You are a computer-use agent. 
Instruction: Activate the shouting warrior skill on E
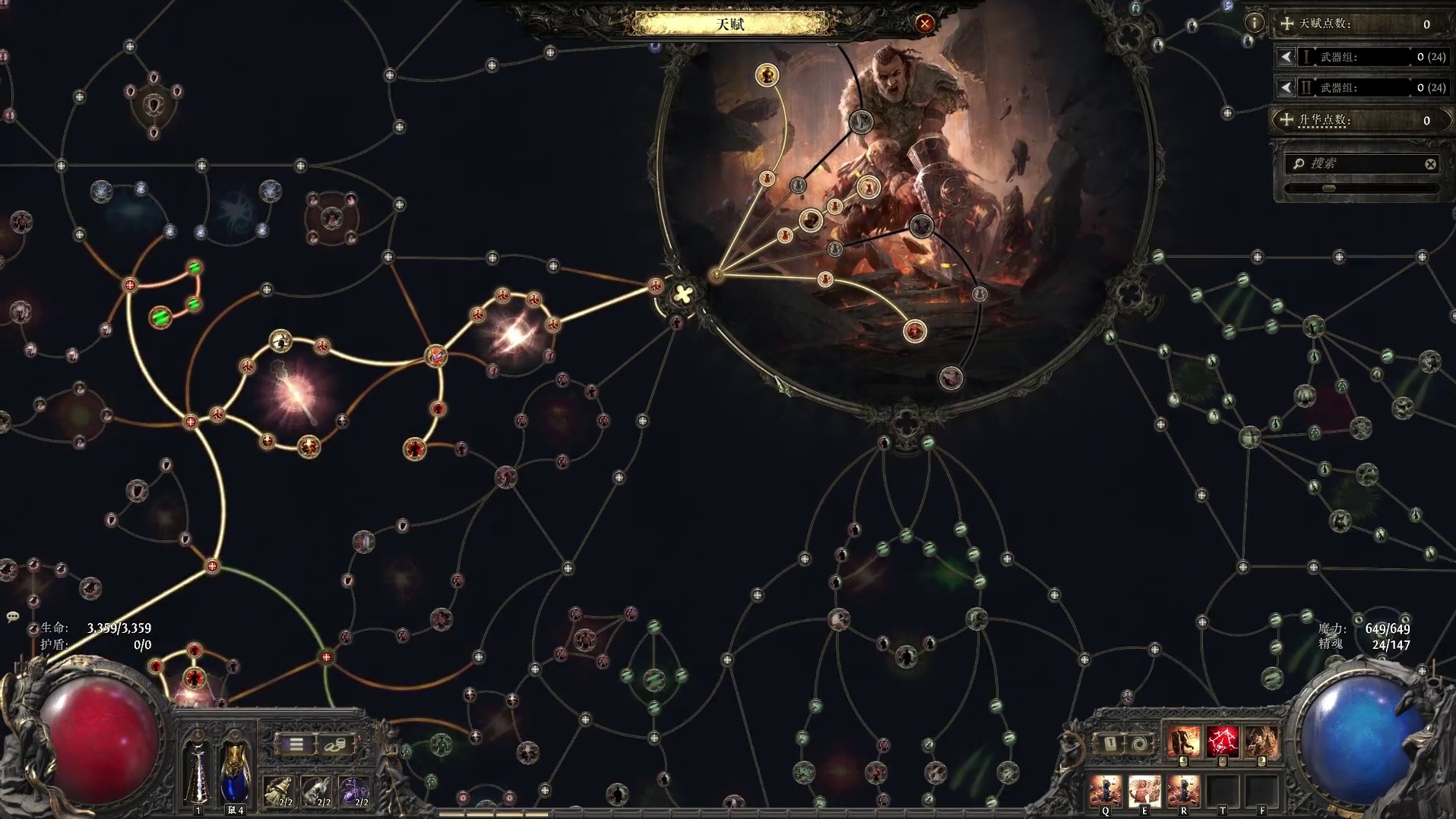click(1144, 792)
